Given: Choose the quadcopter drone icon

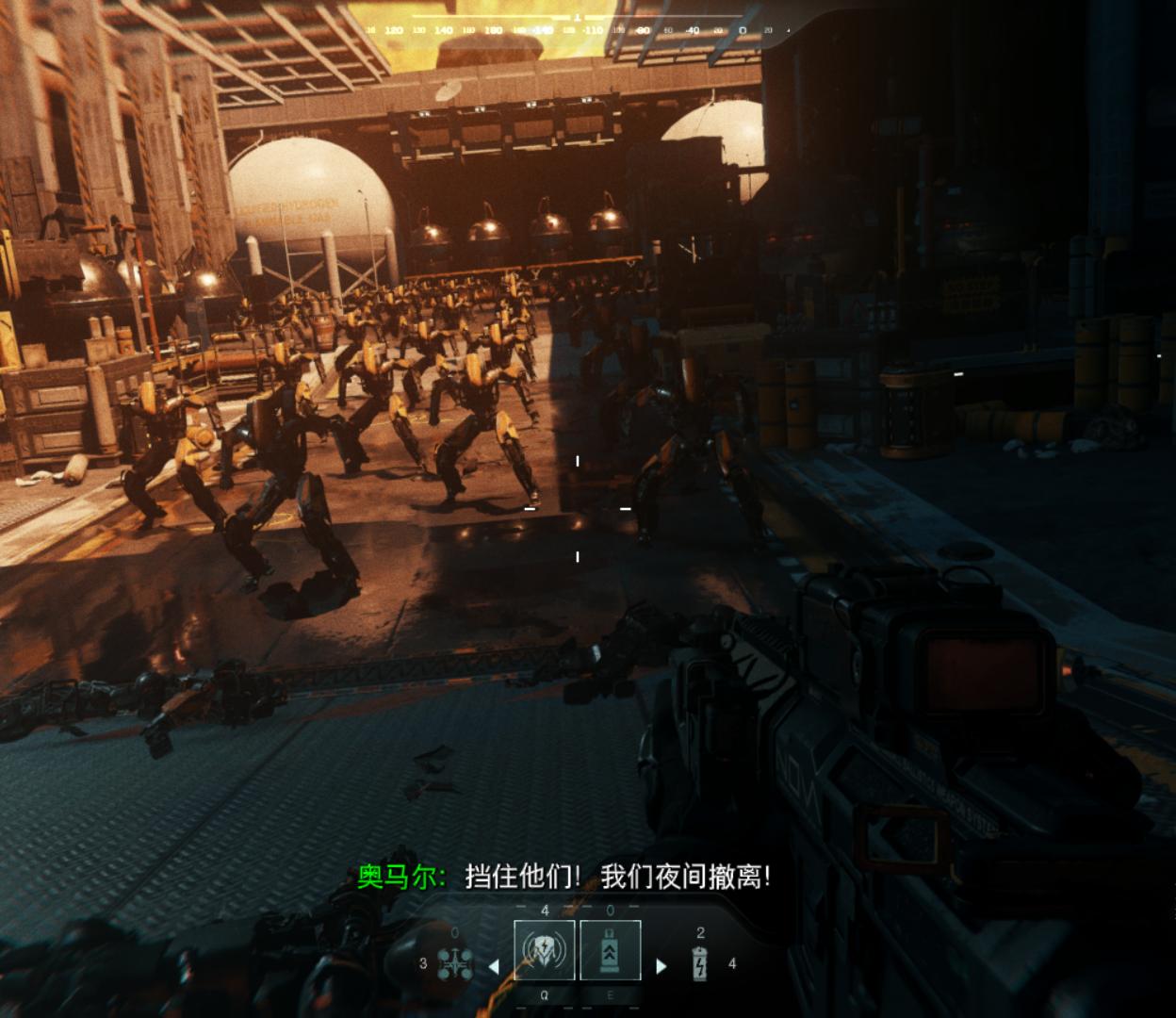Looking at the screenshot, I should pos(453,963).
